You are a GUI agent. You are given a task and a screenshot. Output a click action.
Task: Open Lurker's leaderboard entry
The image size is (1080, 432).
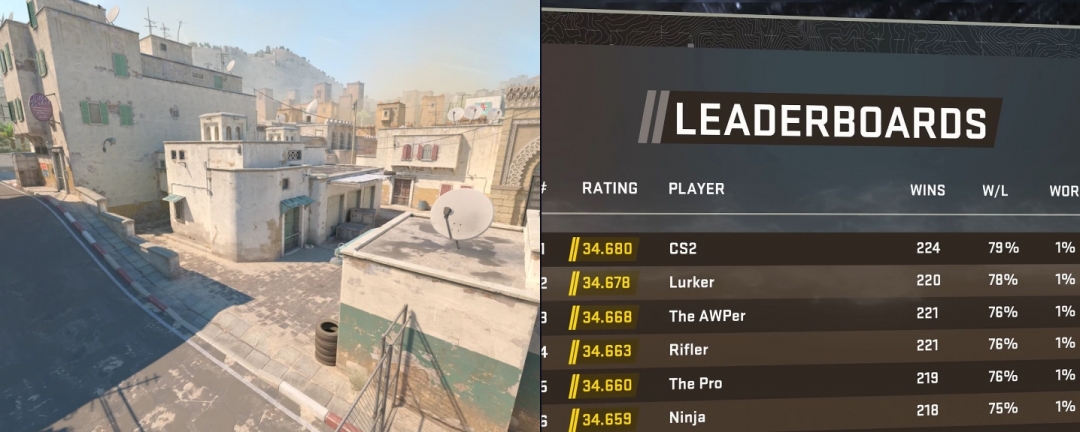[691, 282]
